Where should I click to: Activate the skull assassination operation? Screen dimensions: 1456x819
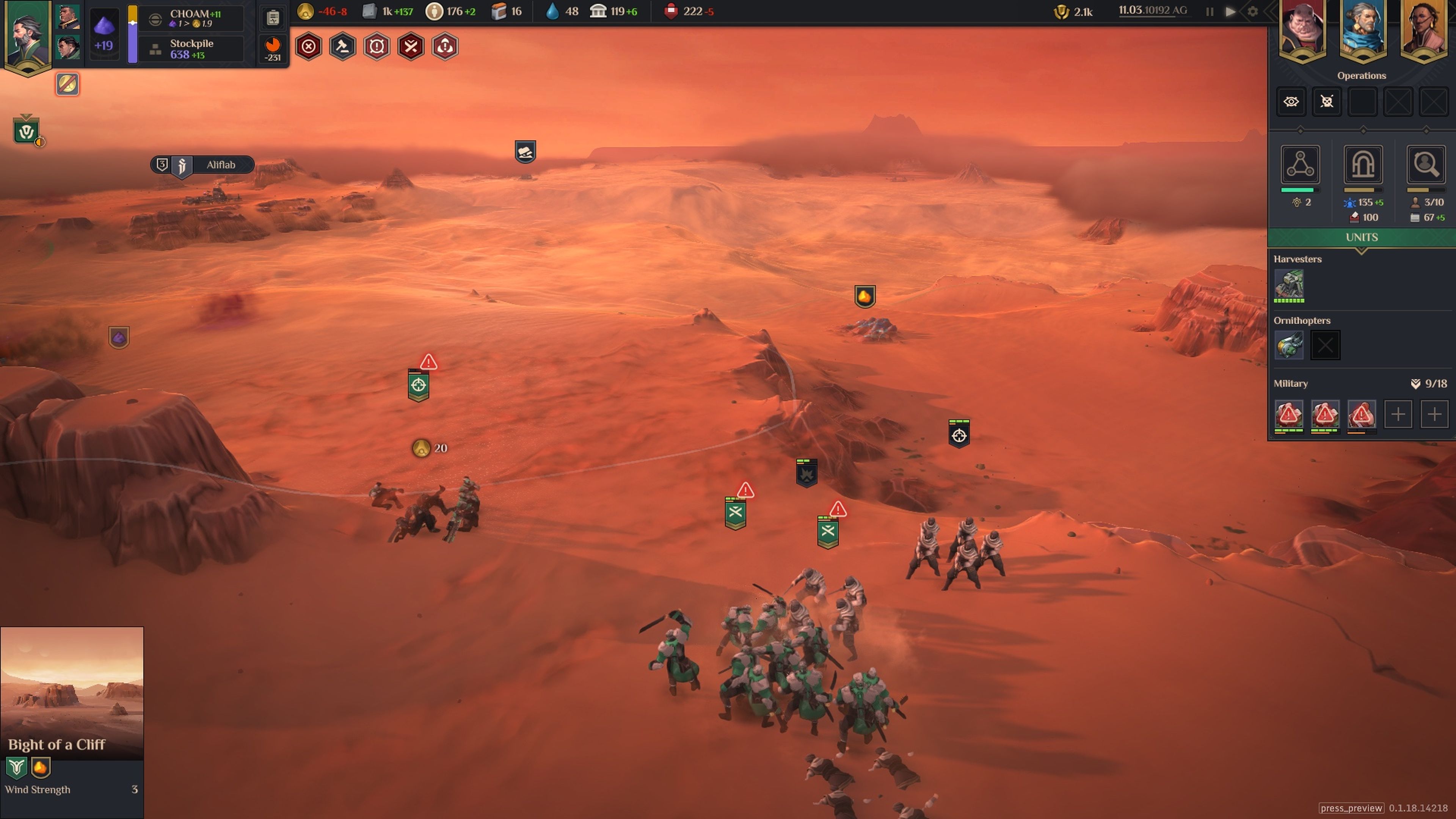point(1327,102)
